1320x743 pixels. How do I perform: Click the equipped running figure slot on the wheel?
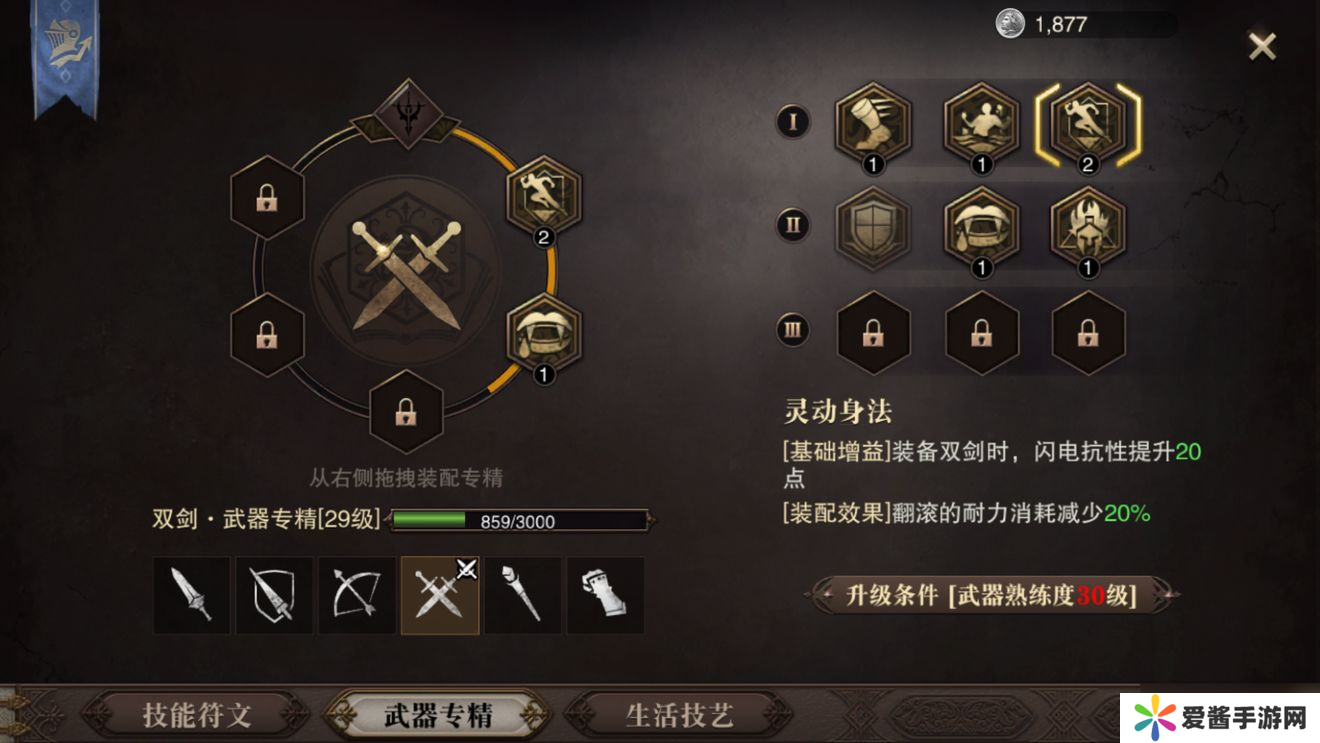click(x=544, y=197)
